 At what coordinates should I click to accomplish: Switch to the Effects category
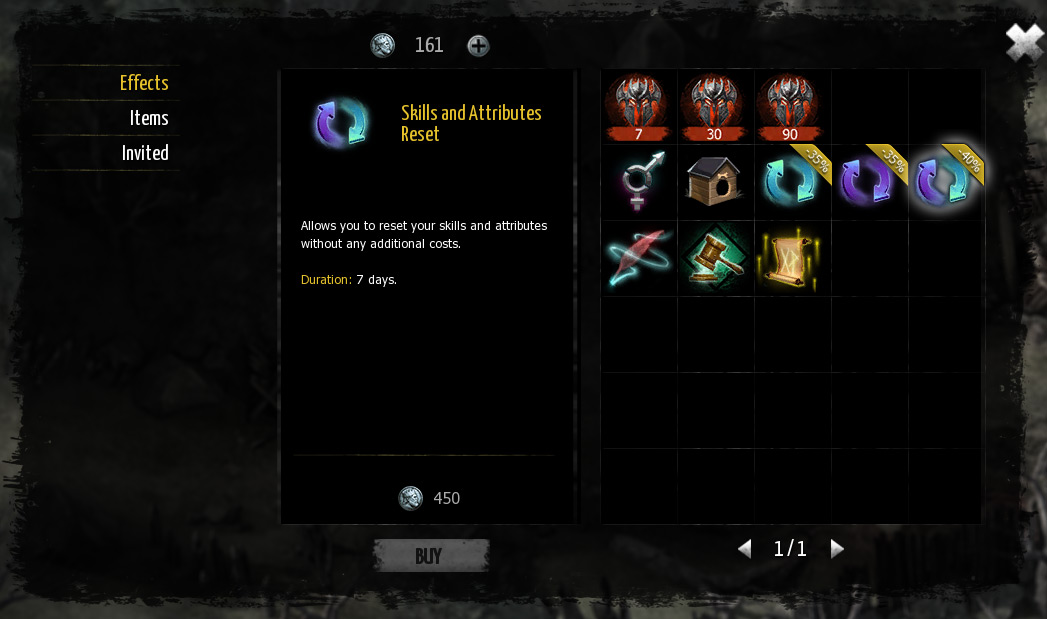pyautogui.click(x=144, y=83)
